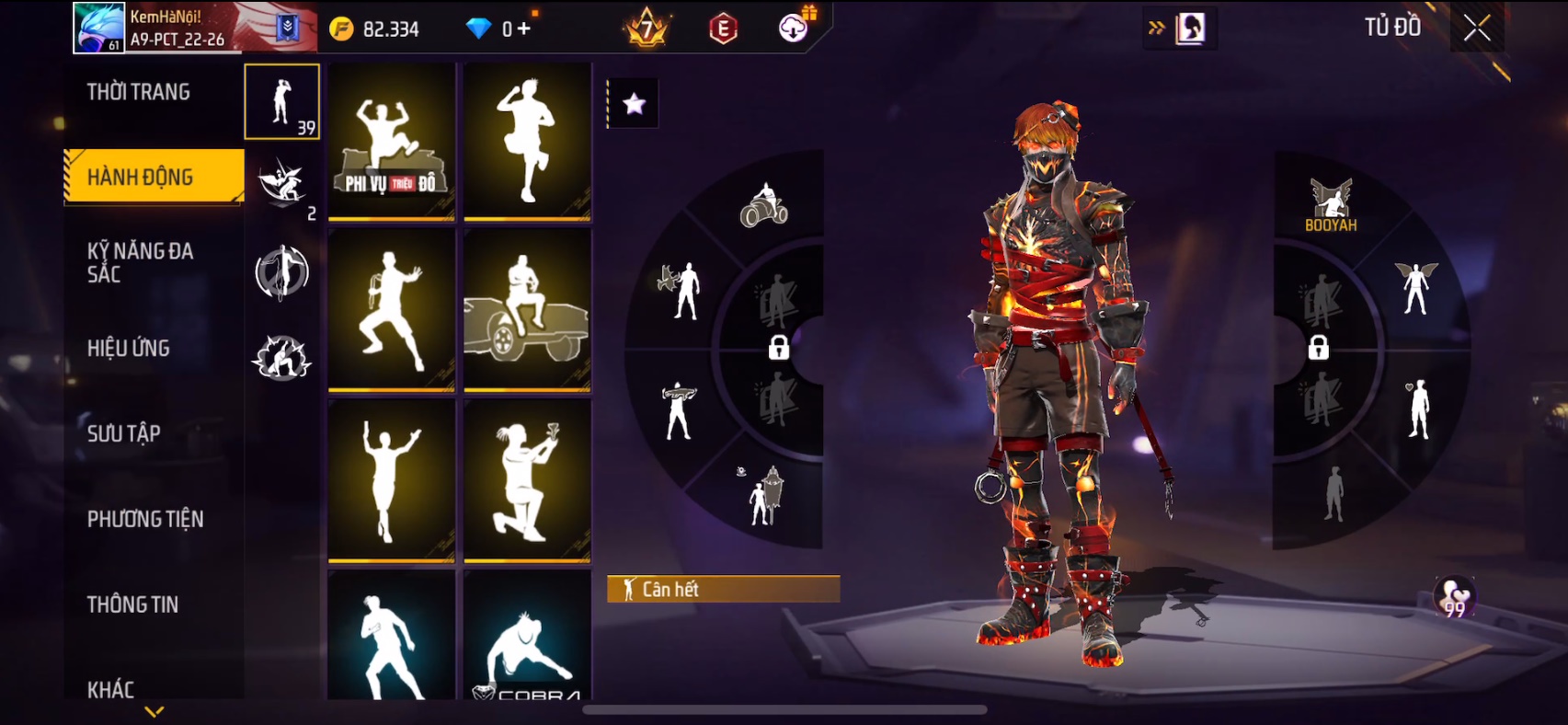Screen dimensions: 1568x725
Task: Add diamonds with the plus button
Action: [x=524, y=29]
